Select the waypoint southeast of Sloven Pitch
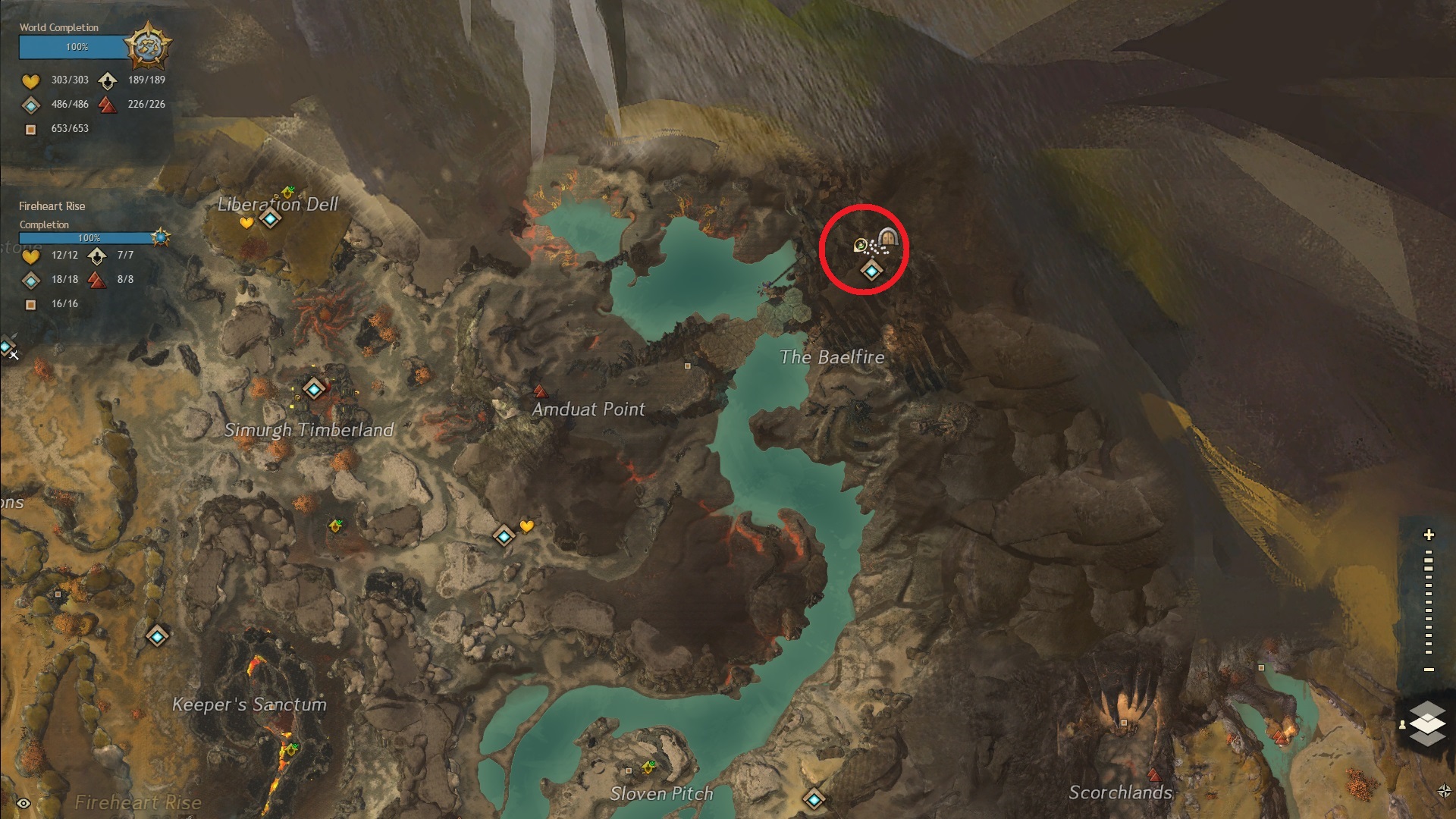1456x819 pixels. (814, 799)
